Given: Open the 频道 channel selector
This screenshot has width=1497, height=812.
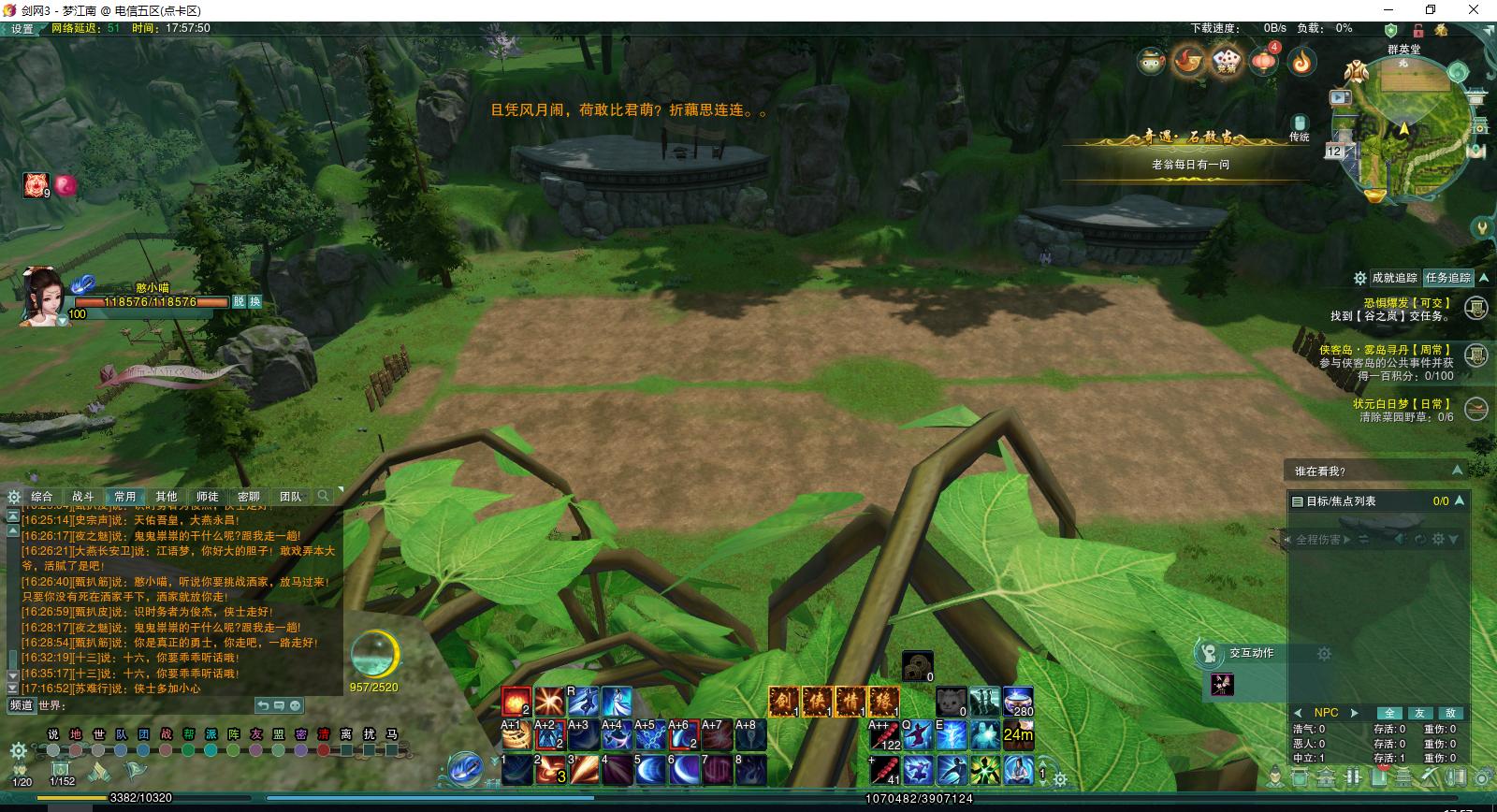Looking at the screenshot, I should coord(22,705).
